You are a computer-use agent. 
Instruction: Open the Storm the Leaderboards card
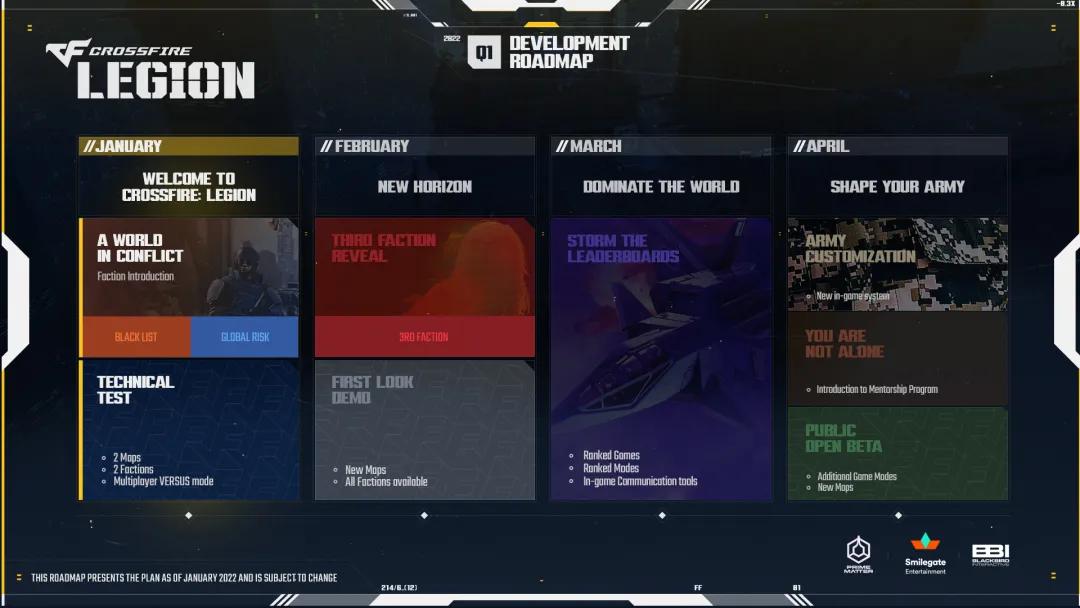661,360
